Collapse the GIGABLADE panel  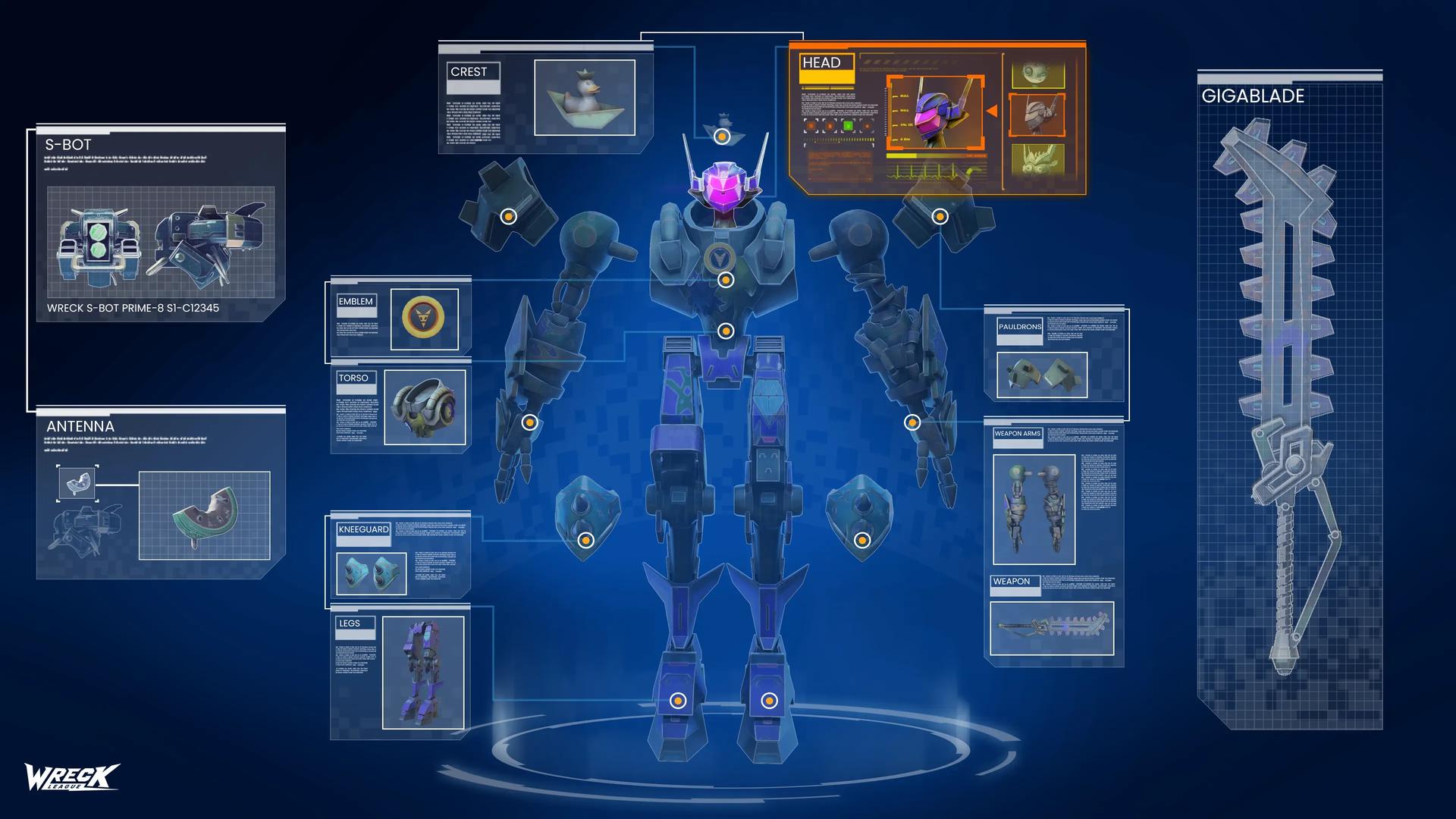1253,96
